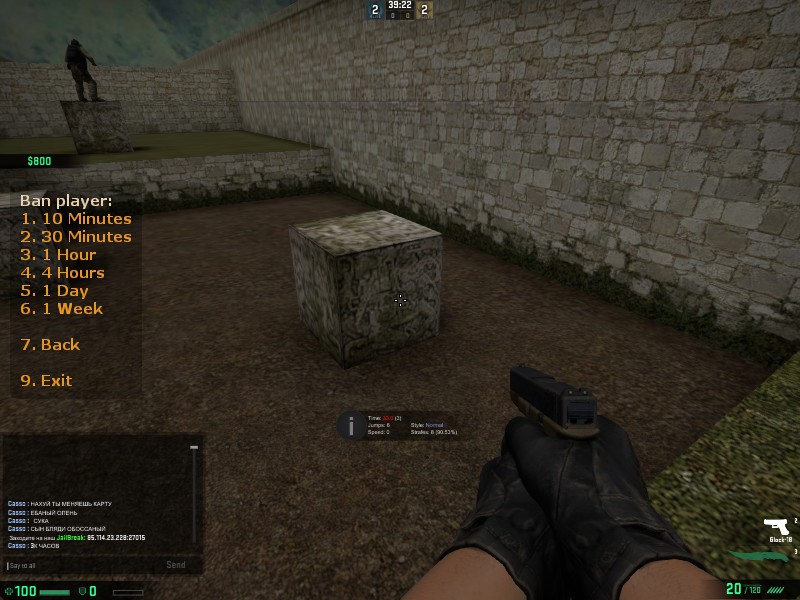Choose the 1 Week ban duration

coord(61,309)
